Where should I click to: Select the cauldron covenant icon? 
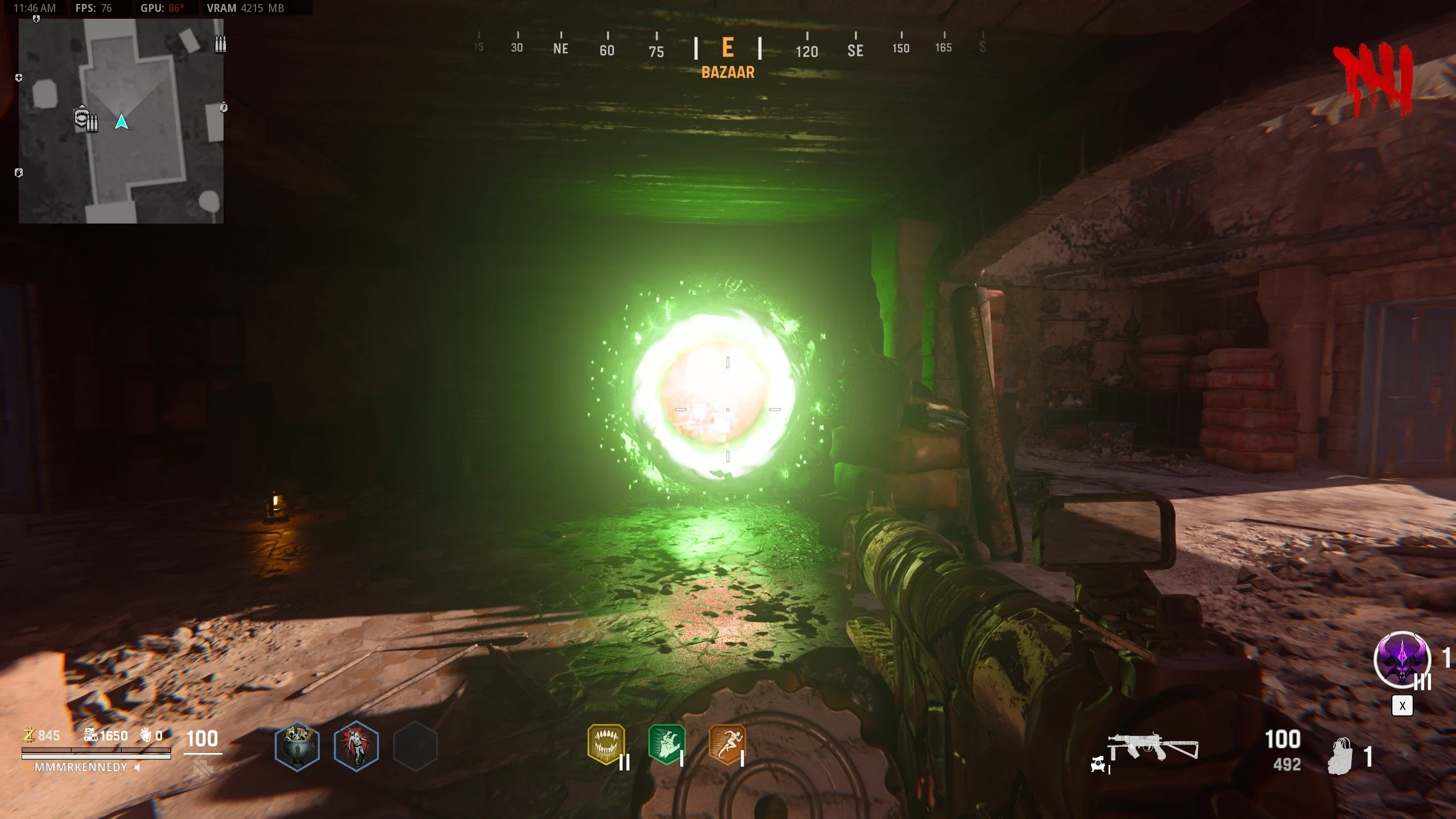point(297,746)
